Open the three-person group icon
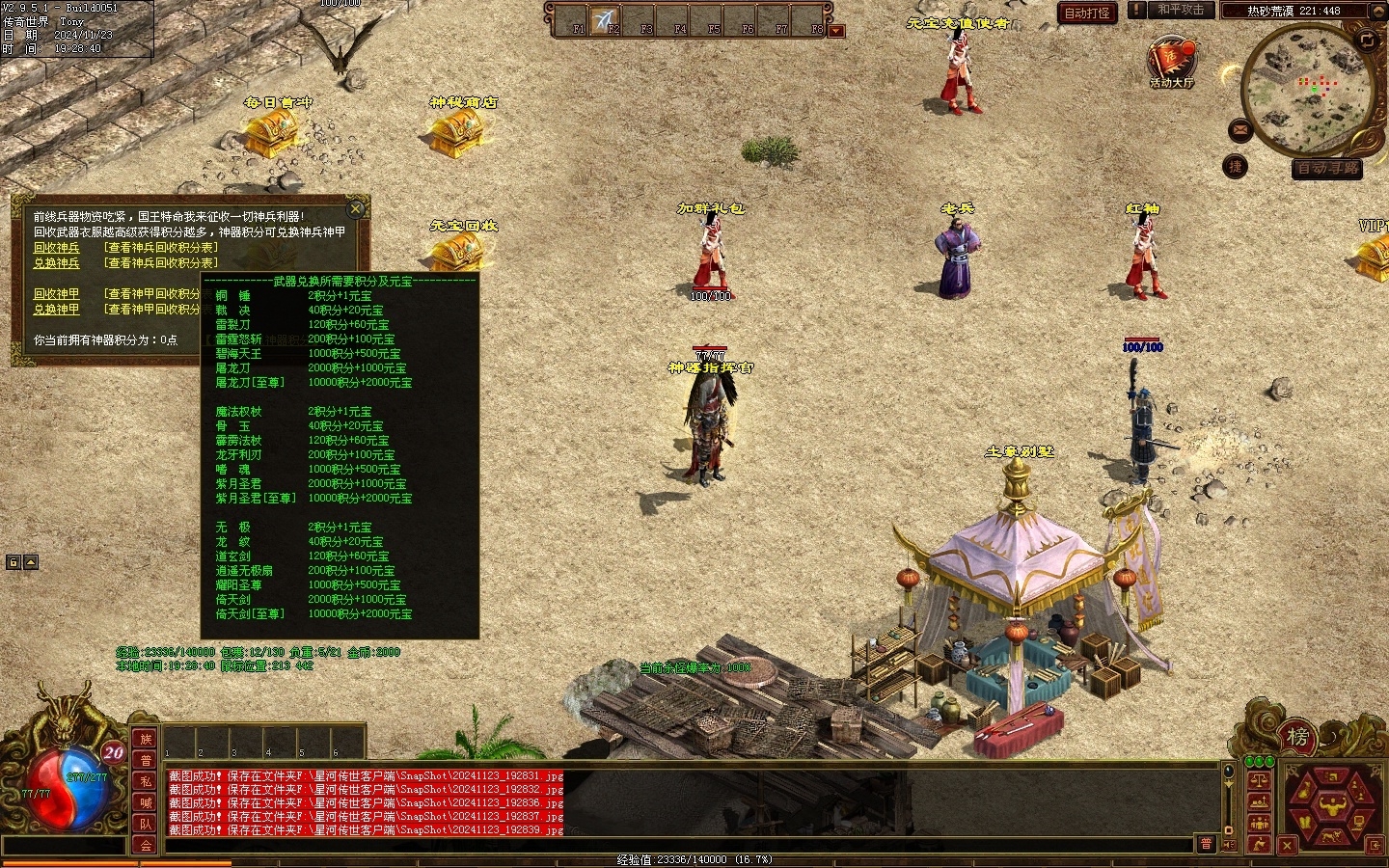 pos(1259,823)
